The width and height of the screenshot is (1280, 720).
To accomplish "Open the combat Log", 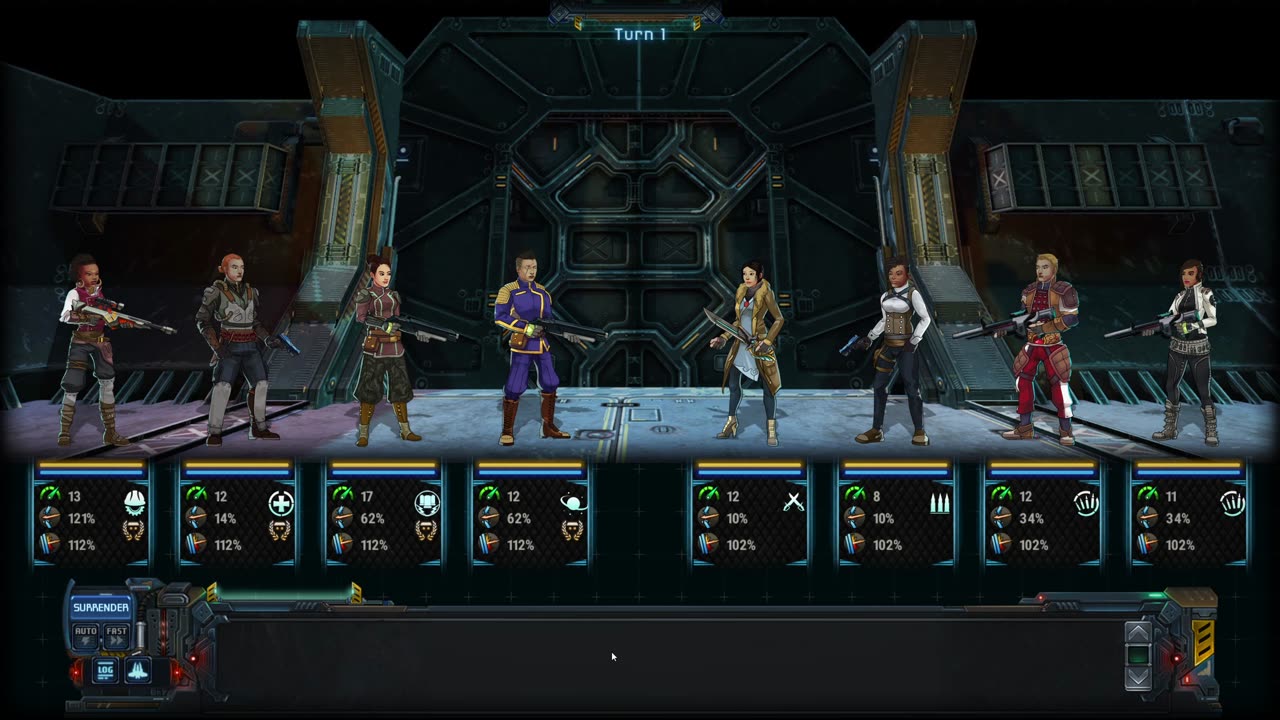I will click(105, 670).
